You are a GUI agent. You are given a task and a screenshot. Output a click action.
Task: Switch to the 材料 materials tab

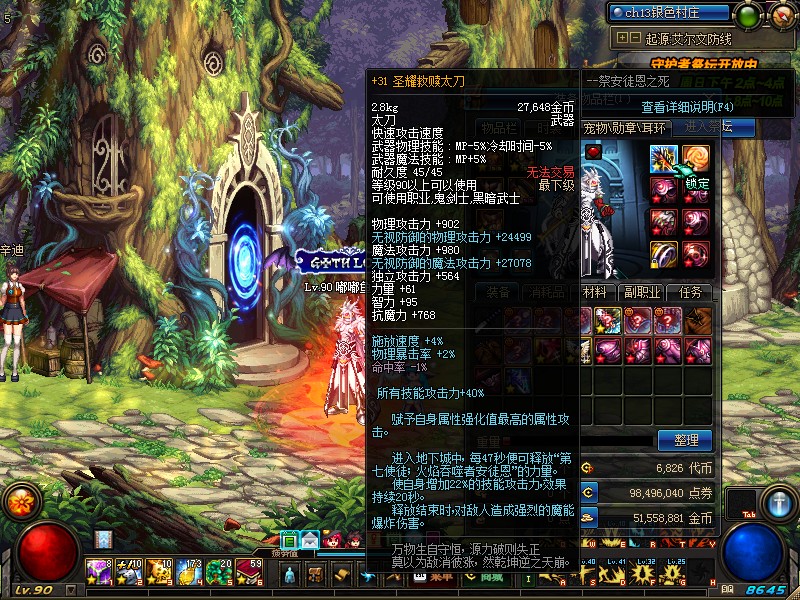[594, 292]
